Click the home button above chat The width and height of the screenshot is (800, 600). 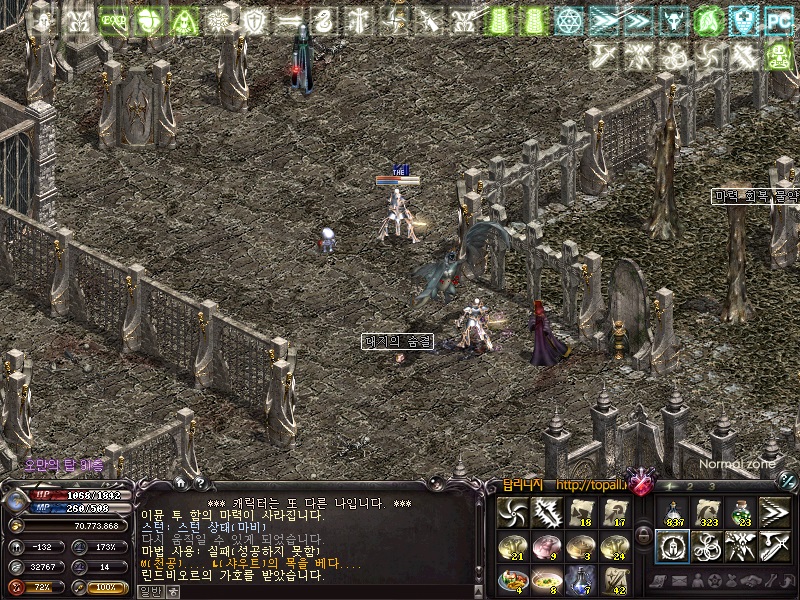(180, 483)
